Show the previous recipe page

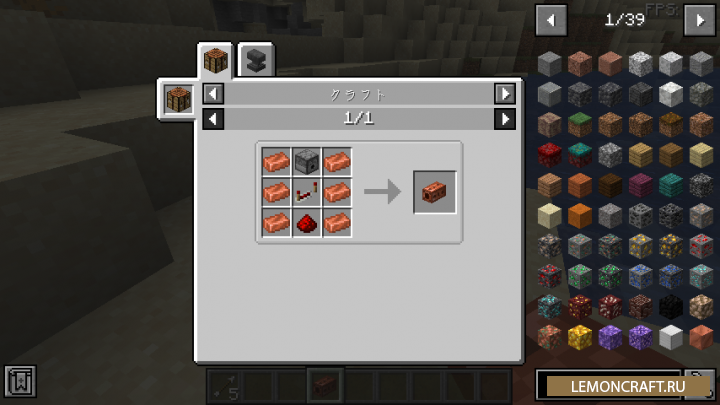[x=212, y=119]
